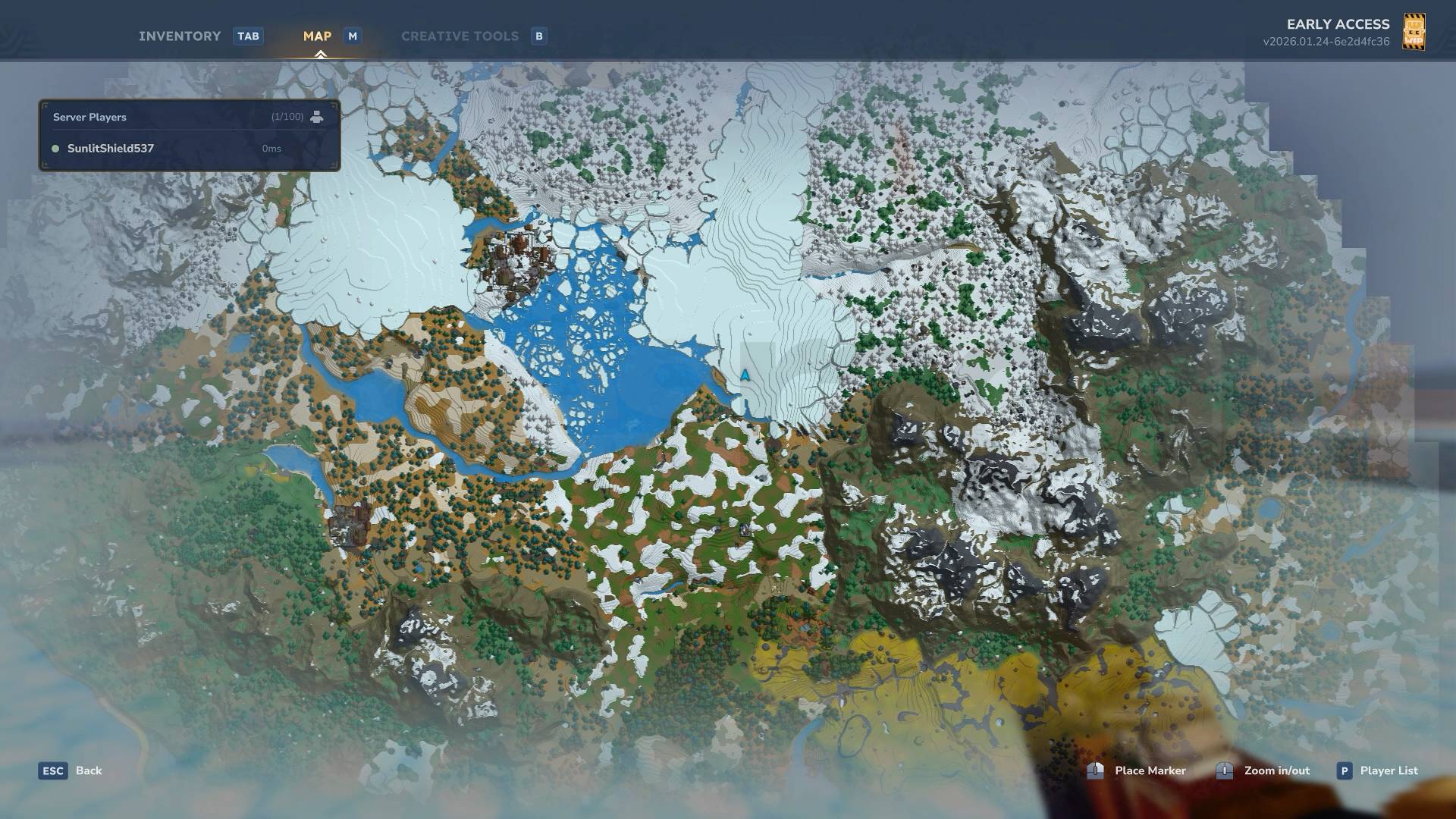Click the Zoom in/out mouse icon
1456x819 pixels.
tap(1224, 770)
